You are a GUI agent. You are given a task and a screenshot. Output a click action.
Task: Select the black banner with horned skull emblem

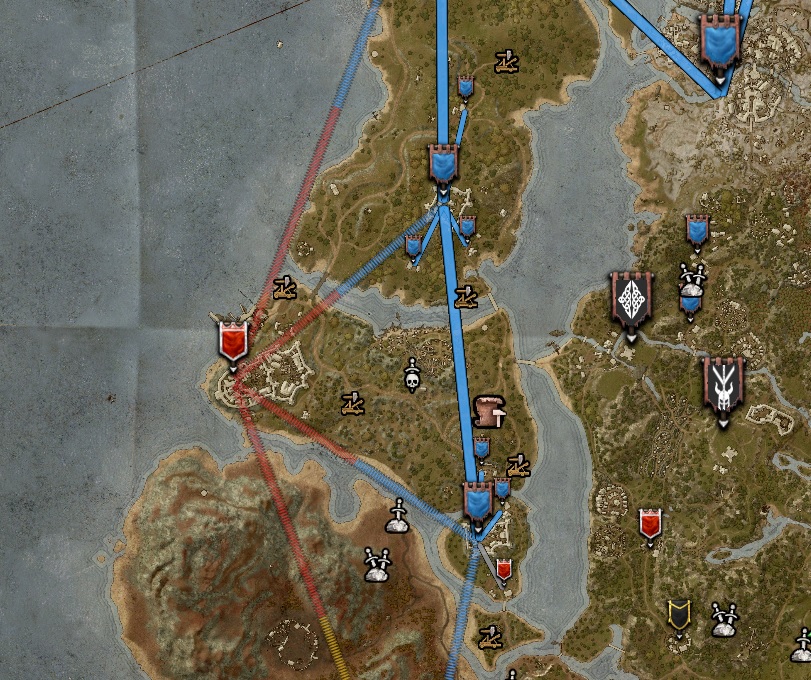(723, 386)
